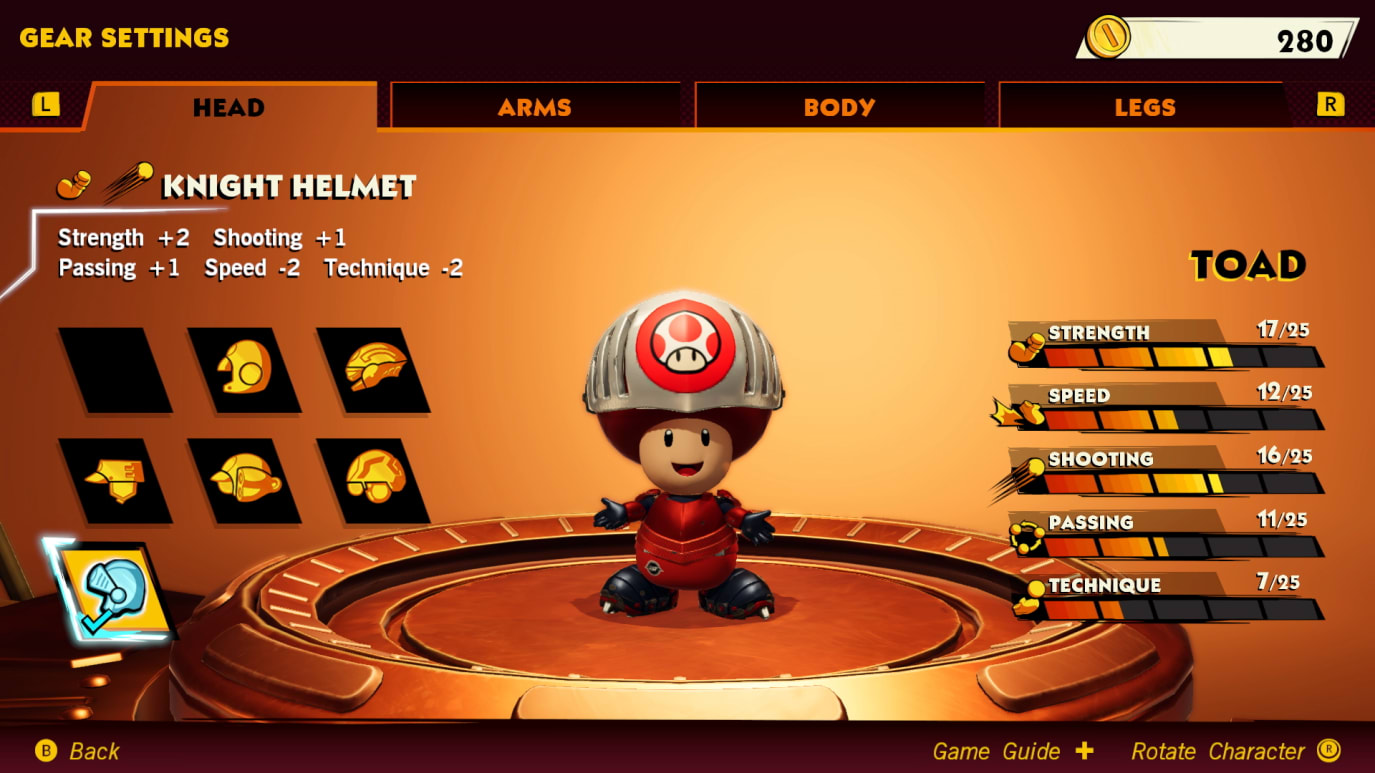Image resolution: width=1375 pixels, height=773 pixels.
Task: Select the Head gear tab
Action: click(x=229, y=107)
